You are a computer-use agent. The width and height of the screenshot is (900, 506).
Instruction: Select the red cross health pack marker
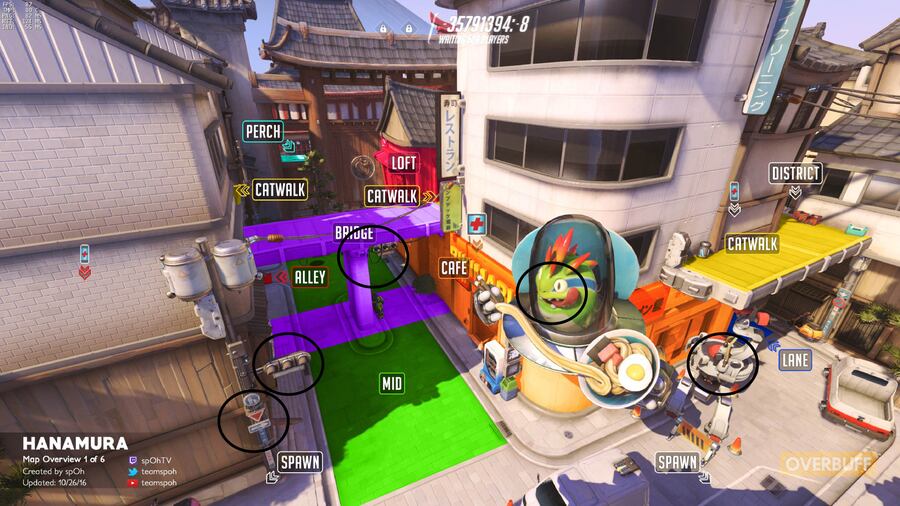(476, 223)
